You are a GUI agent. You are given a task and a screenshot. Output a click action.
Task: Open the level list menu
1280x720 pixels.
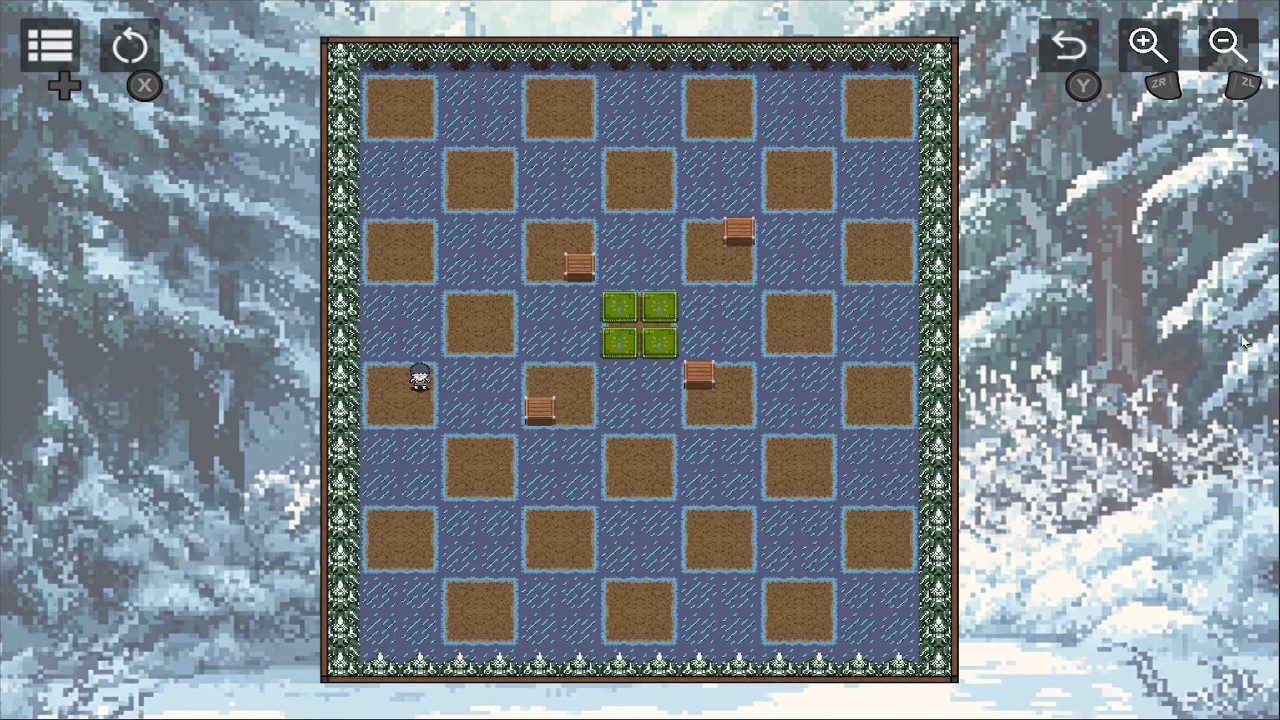tap(49, 44)
